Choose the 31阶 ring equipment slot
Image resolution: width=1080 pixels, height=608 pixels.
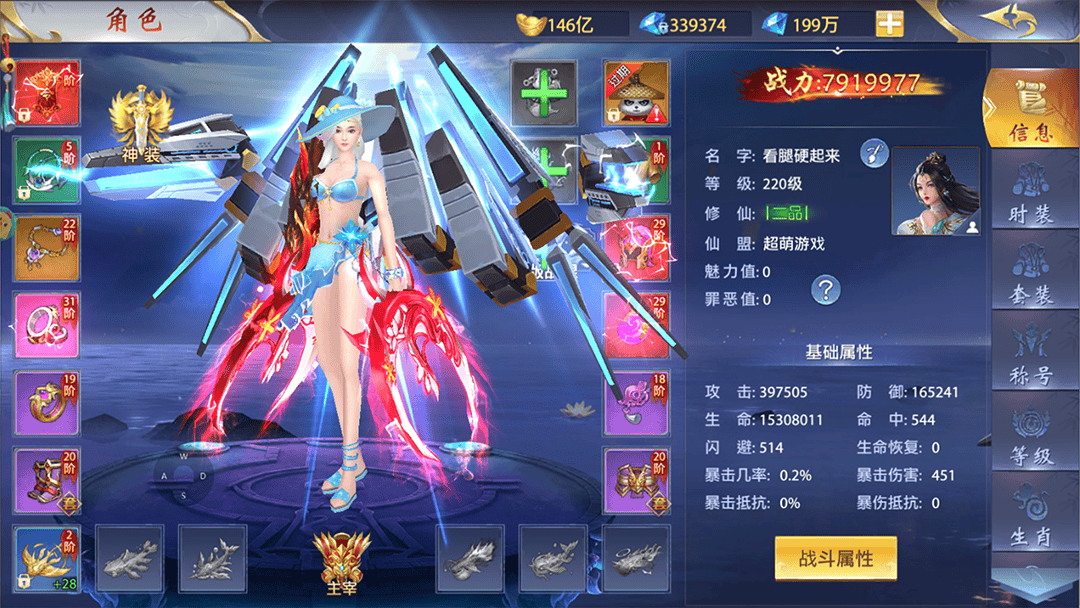47,325
